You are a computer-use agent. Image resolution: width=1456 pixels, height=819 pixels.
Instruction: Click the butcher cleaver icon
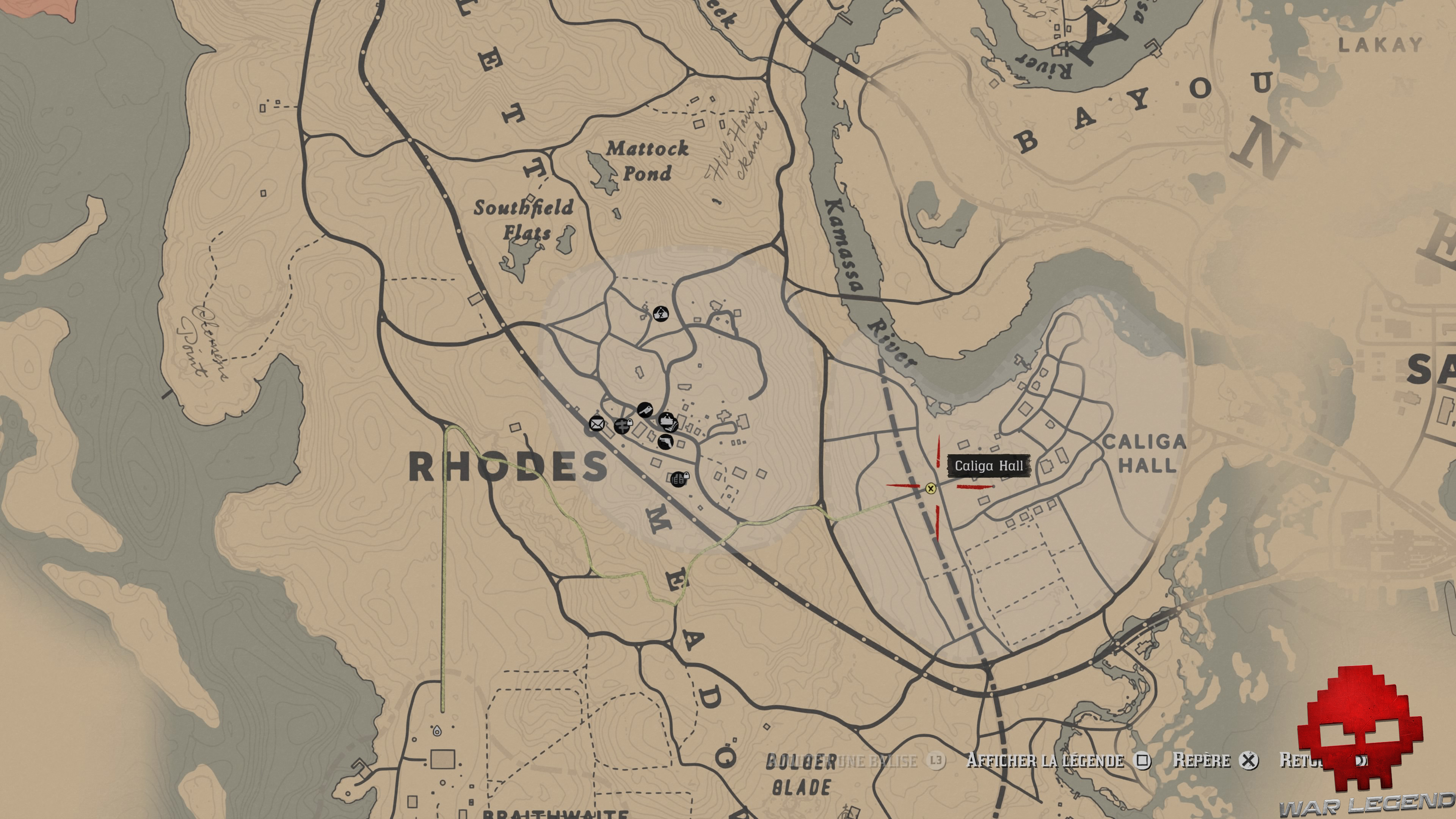coord(645,410)
